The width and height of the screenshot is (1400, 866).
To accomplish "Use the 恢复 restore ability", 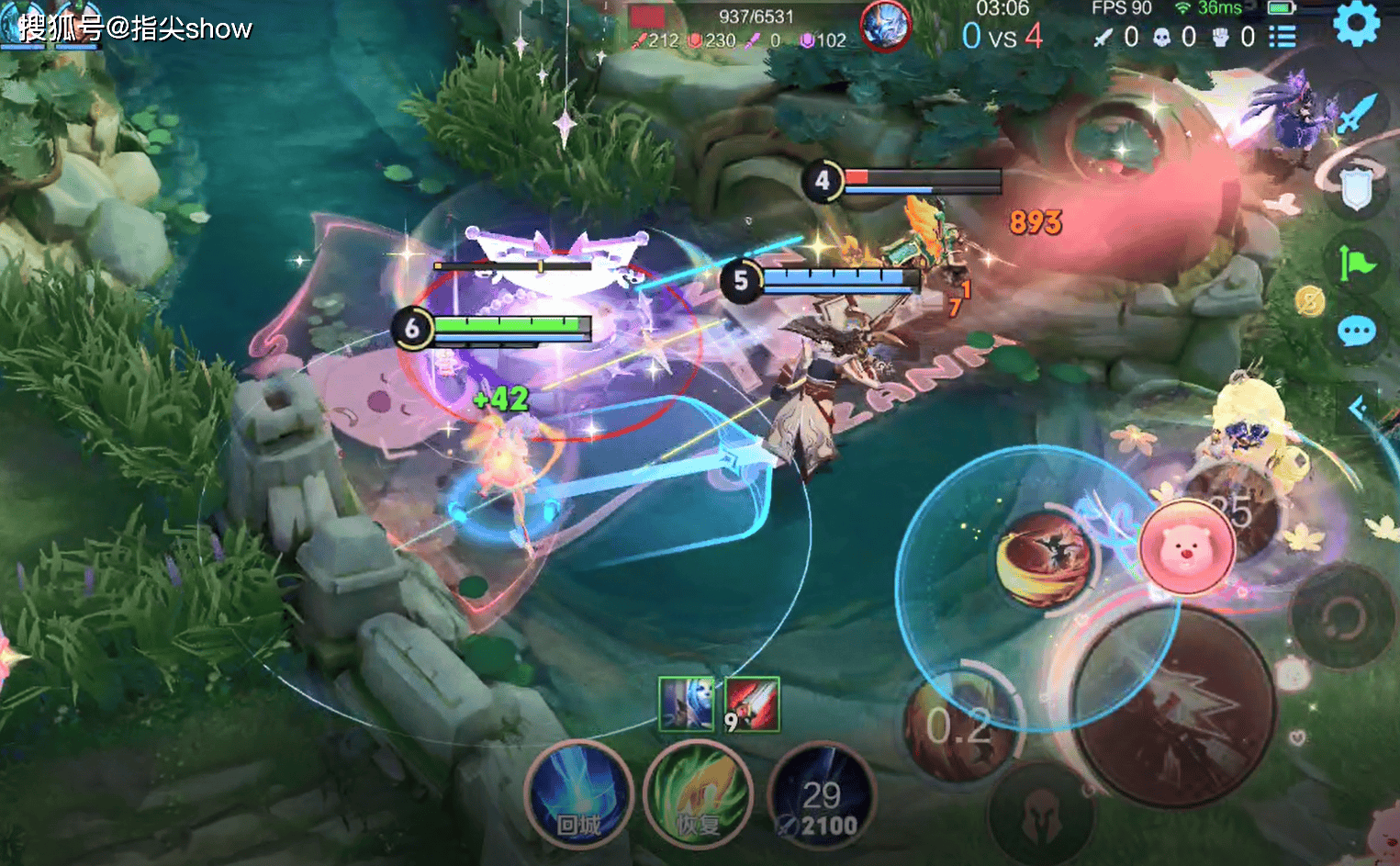I will pos(698,794).
